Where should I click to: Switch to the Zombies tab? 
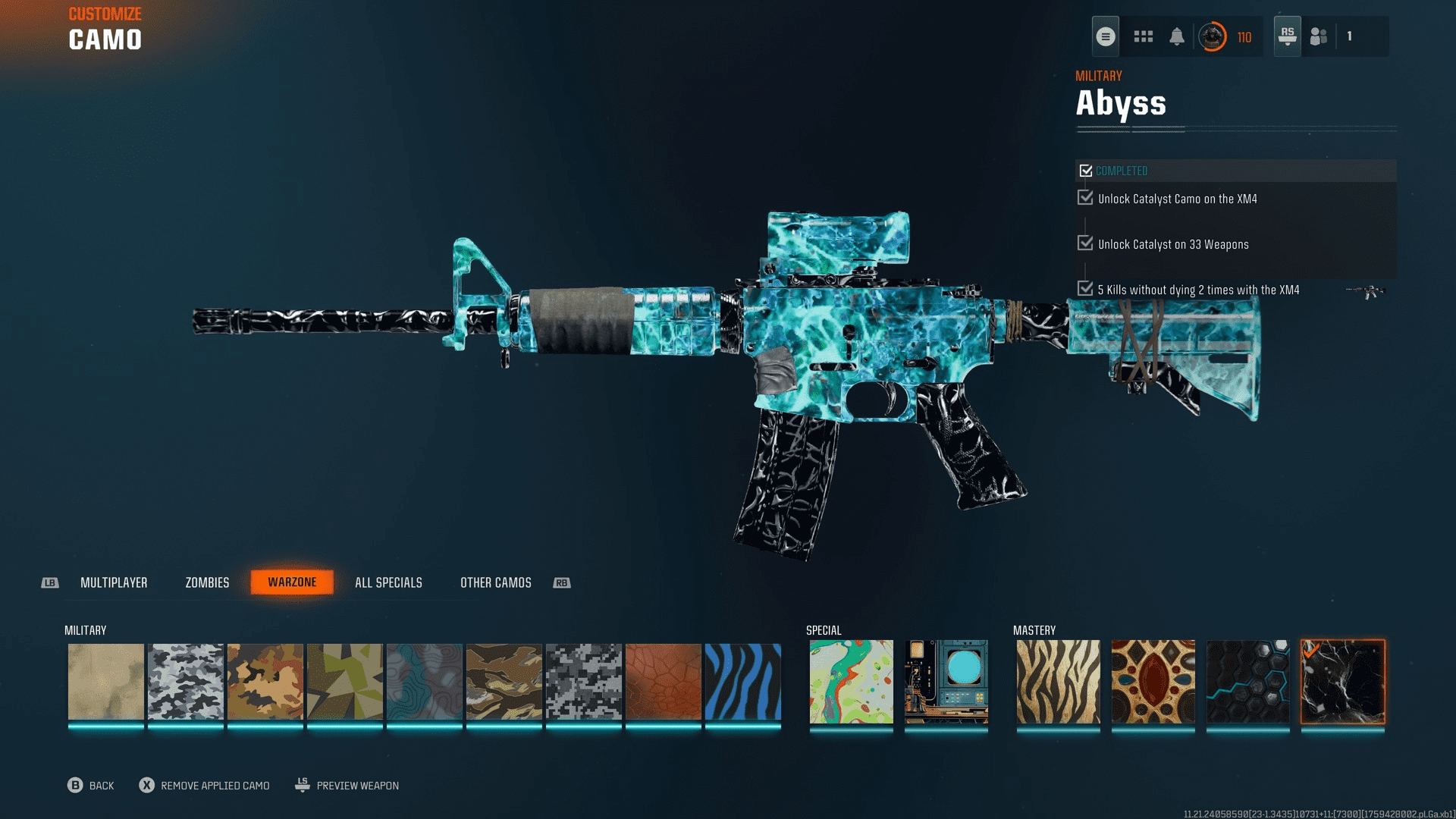[206, 582]
